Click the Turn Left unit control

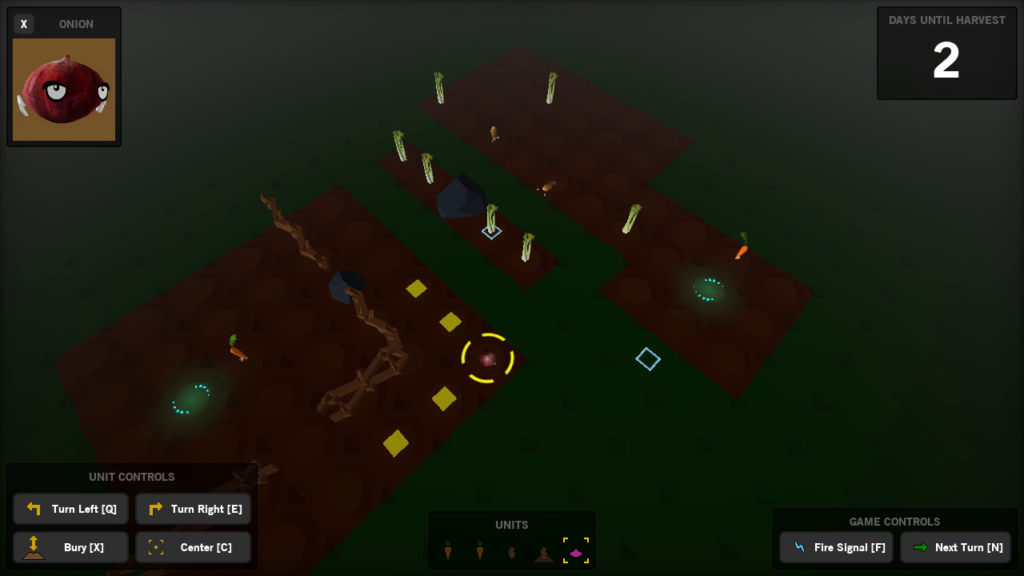pyautogui.click(x=71, y=509)
